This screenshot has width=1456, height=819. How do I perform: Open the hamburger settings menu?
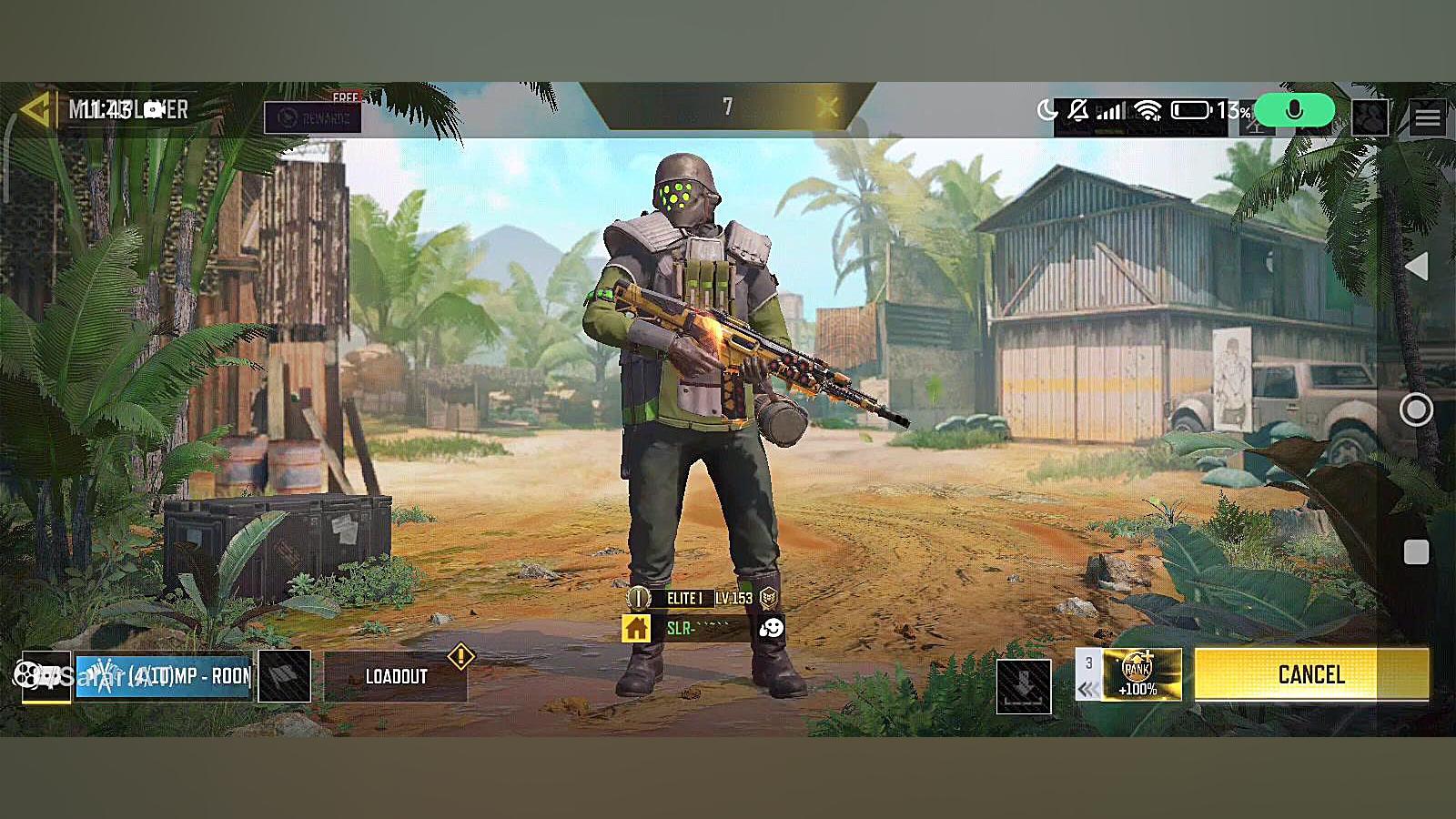(1427, 117)
